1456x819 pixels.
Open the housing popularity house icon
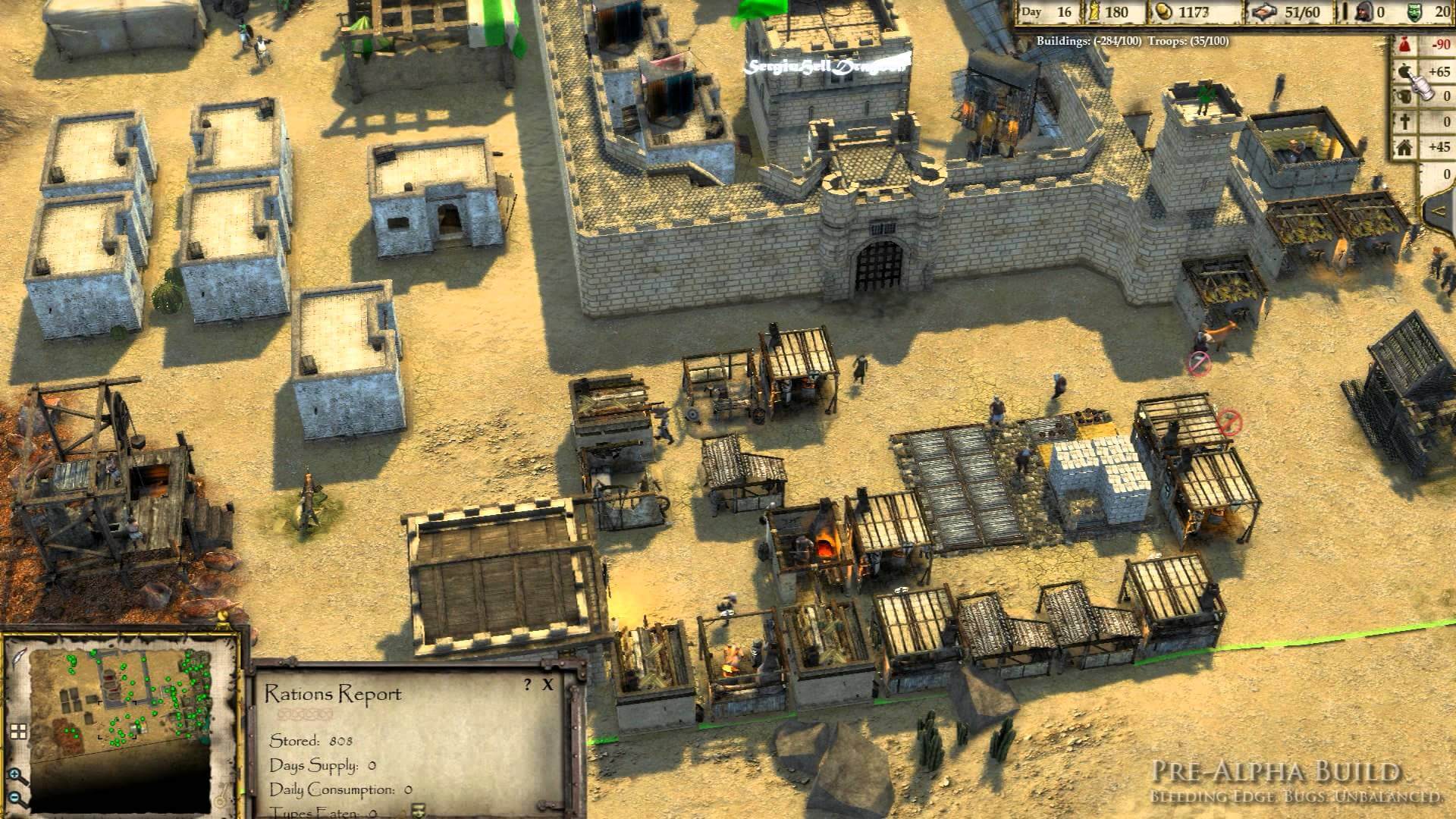(1404, 148)
